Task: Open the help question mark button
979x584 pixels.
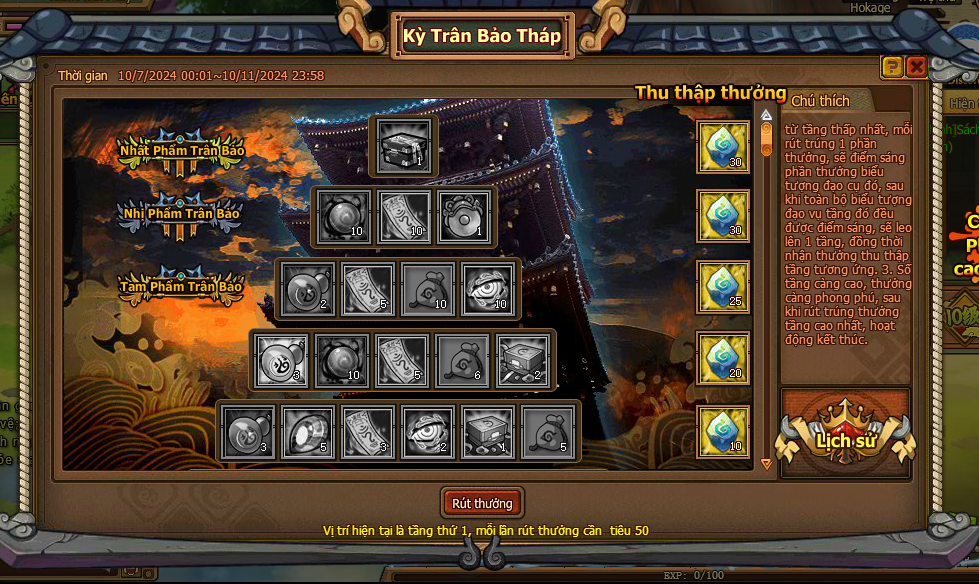Action: [x=892, y=67]
